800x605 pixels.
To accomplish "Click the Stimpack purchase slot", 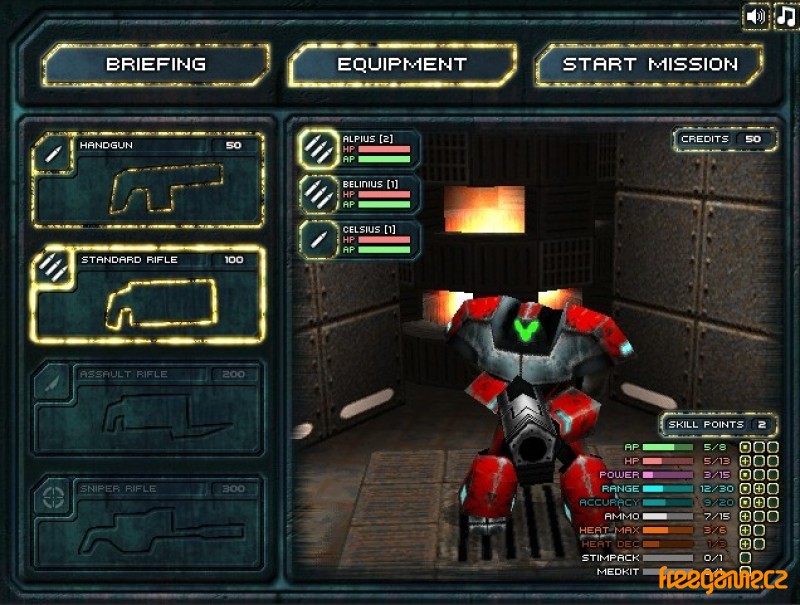I will click(745, 558).
